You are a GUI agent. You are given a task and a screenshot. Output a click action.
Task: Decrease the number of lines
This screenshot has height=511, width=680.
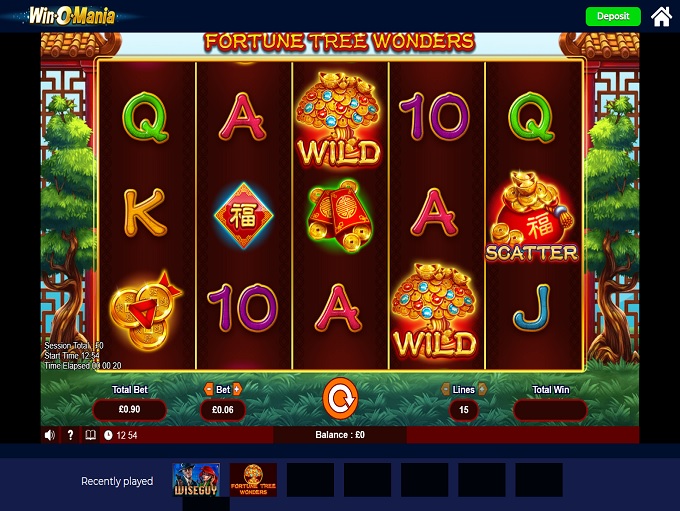(x=445, y=389)
